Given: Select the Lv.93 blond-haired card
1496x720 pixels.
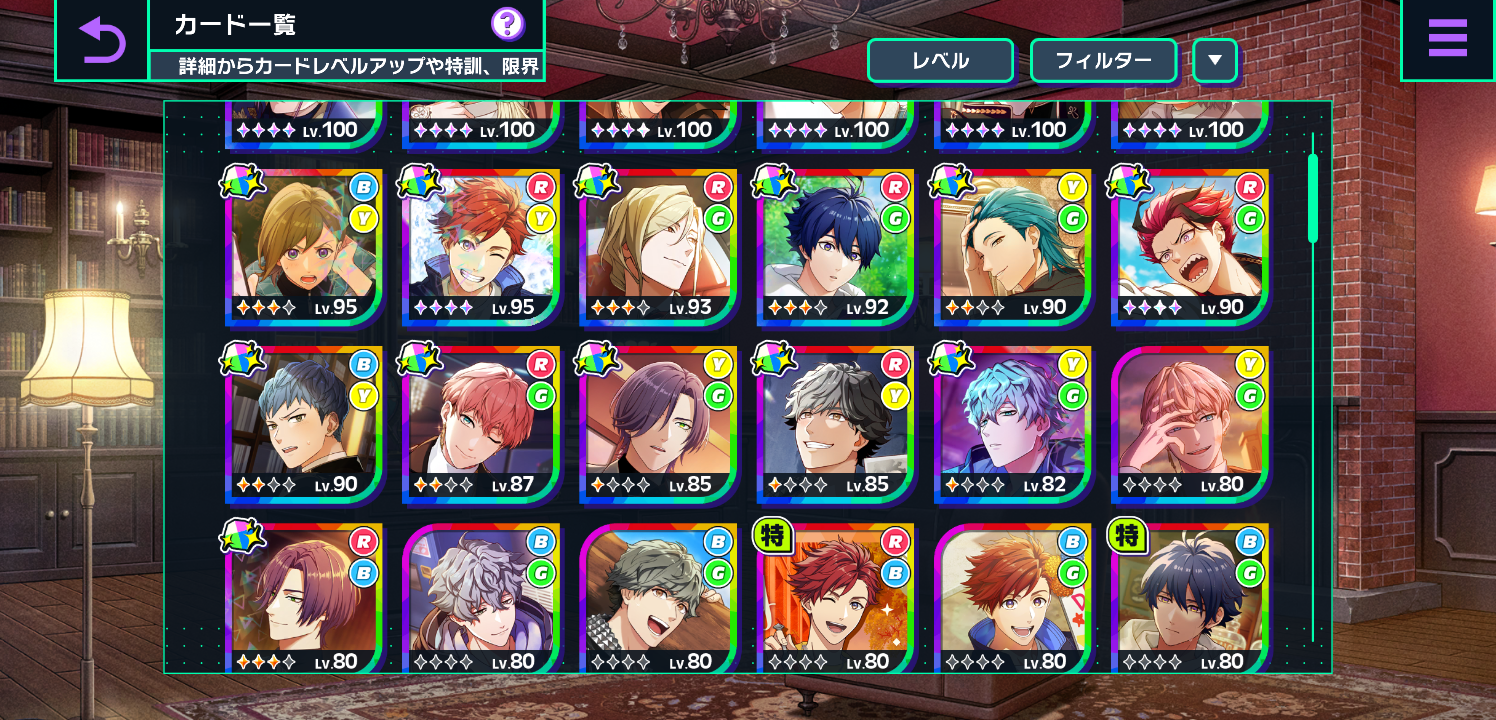Looking at the screenshot, I should 658,246.
